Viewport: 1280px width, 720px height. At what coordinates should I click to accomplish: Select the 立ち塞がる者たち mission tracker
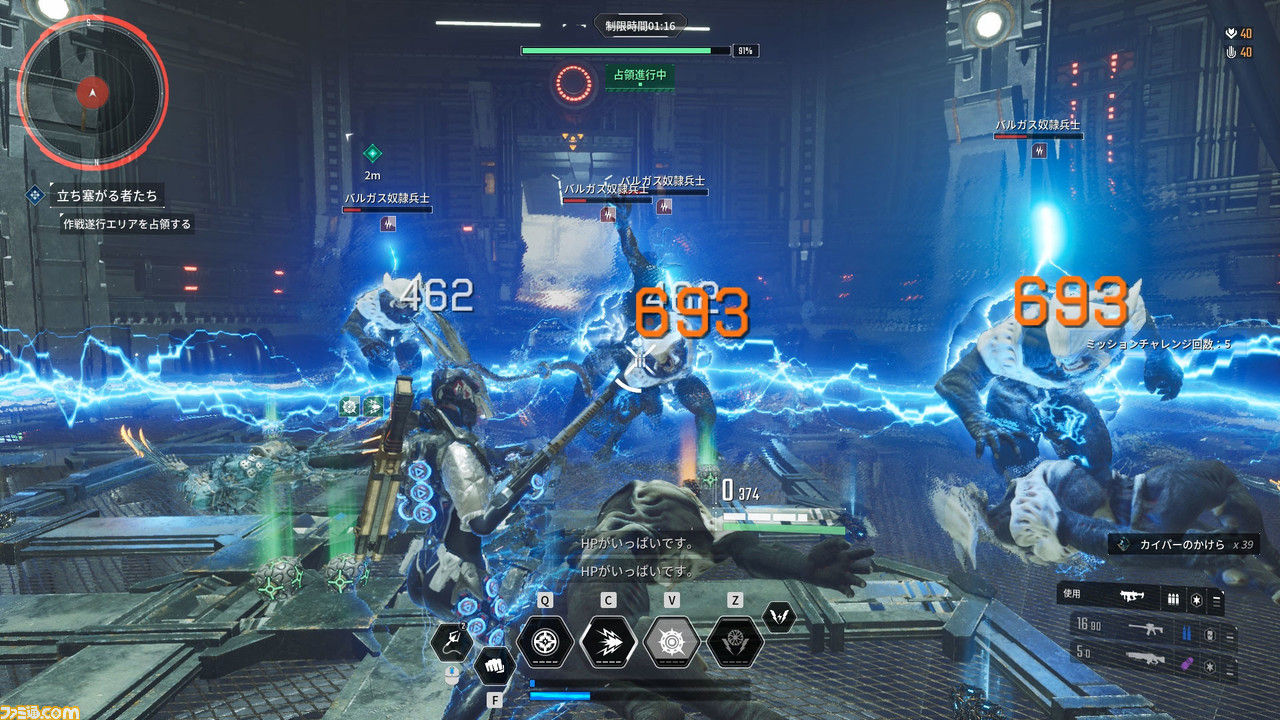pos(106,195)
